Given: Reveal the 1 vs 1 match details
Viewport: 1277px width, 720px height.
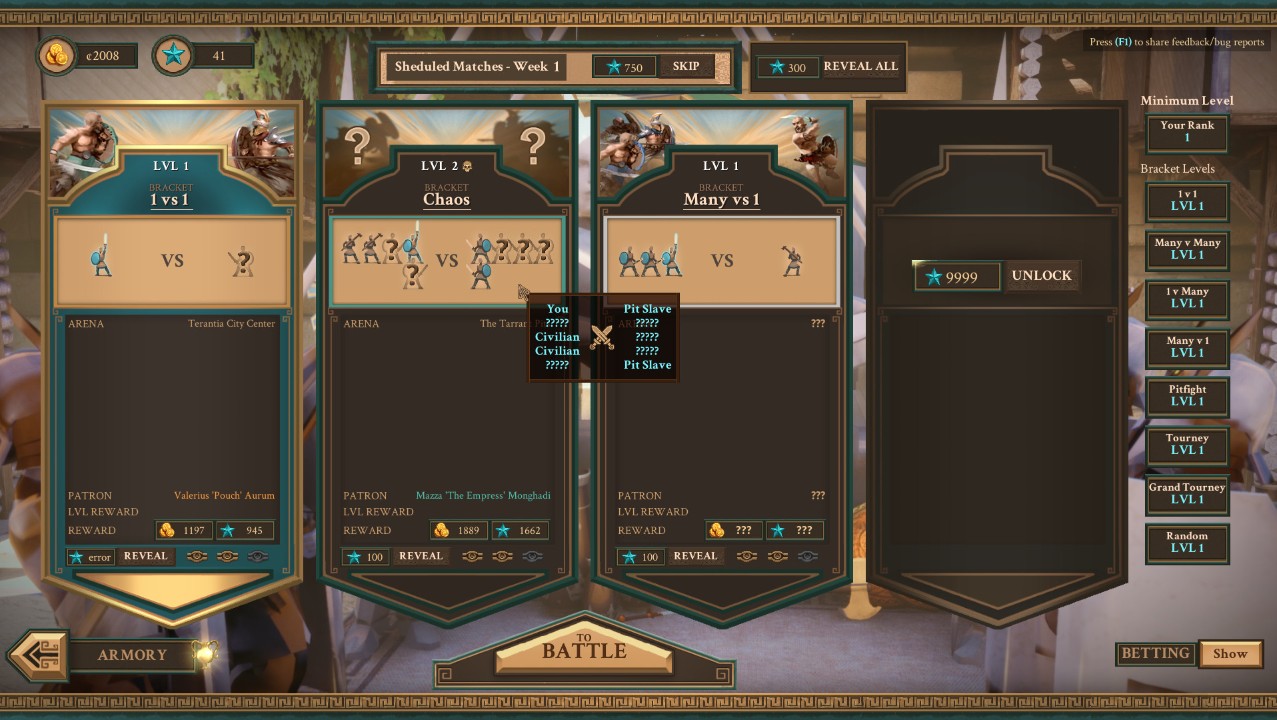Looking at the screenshot, I should pos(144,556).
